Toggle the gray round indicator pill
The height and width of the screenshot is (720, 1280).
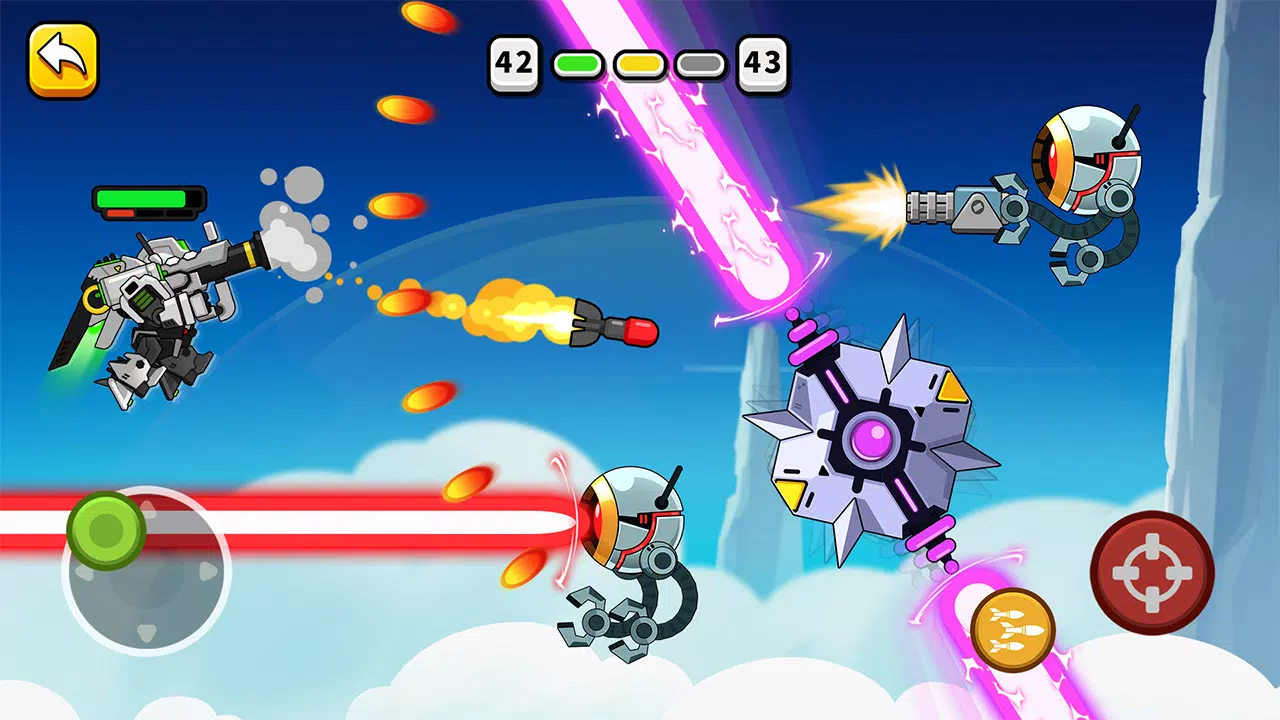pyautogui.click(x=702, y=62)
